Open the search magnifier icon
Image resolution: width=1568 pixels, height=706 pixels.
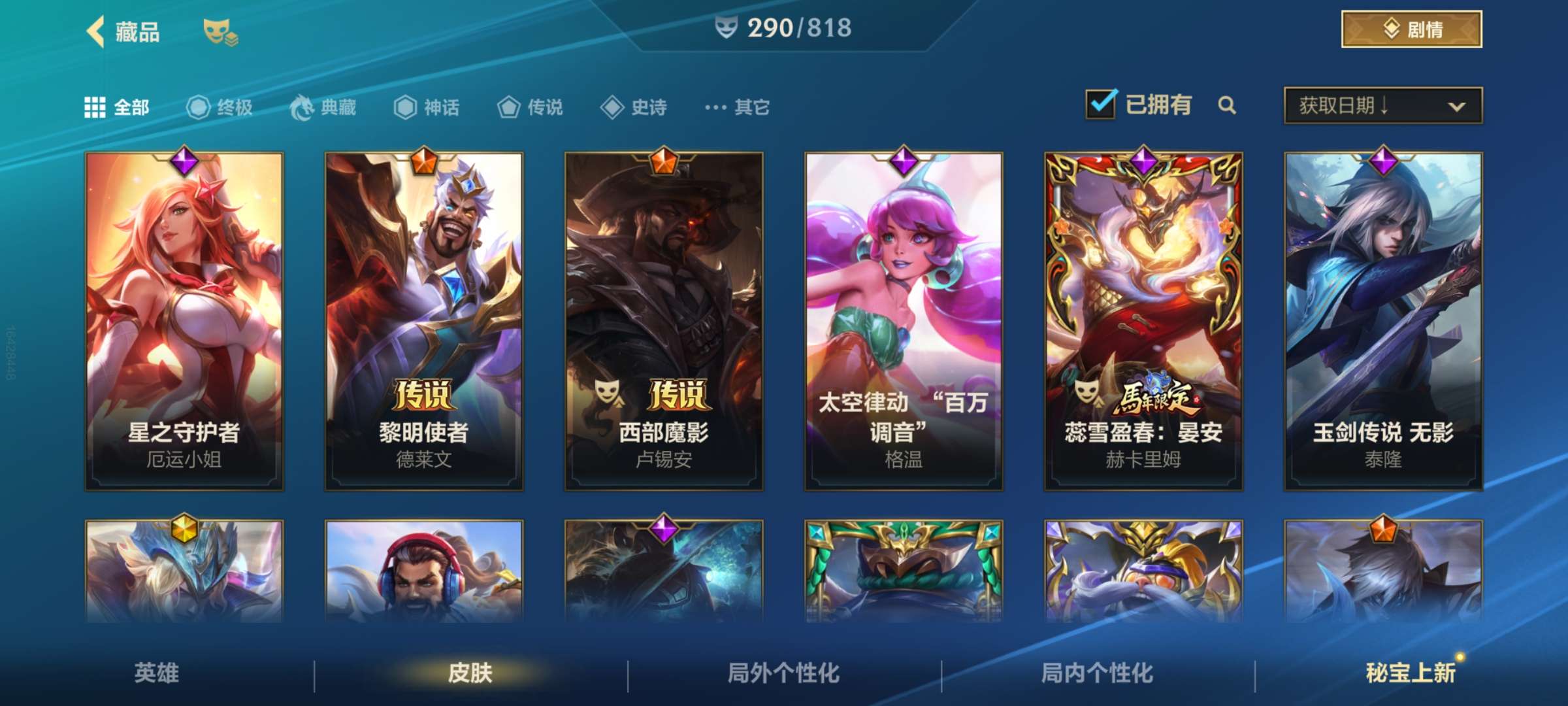(1227, 105)
